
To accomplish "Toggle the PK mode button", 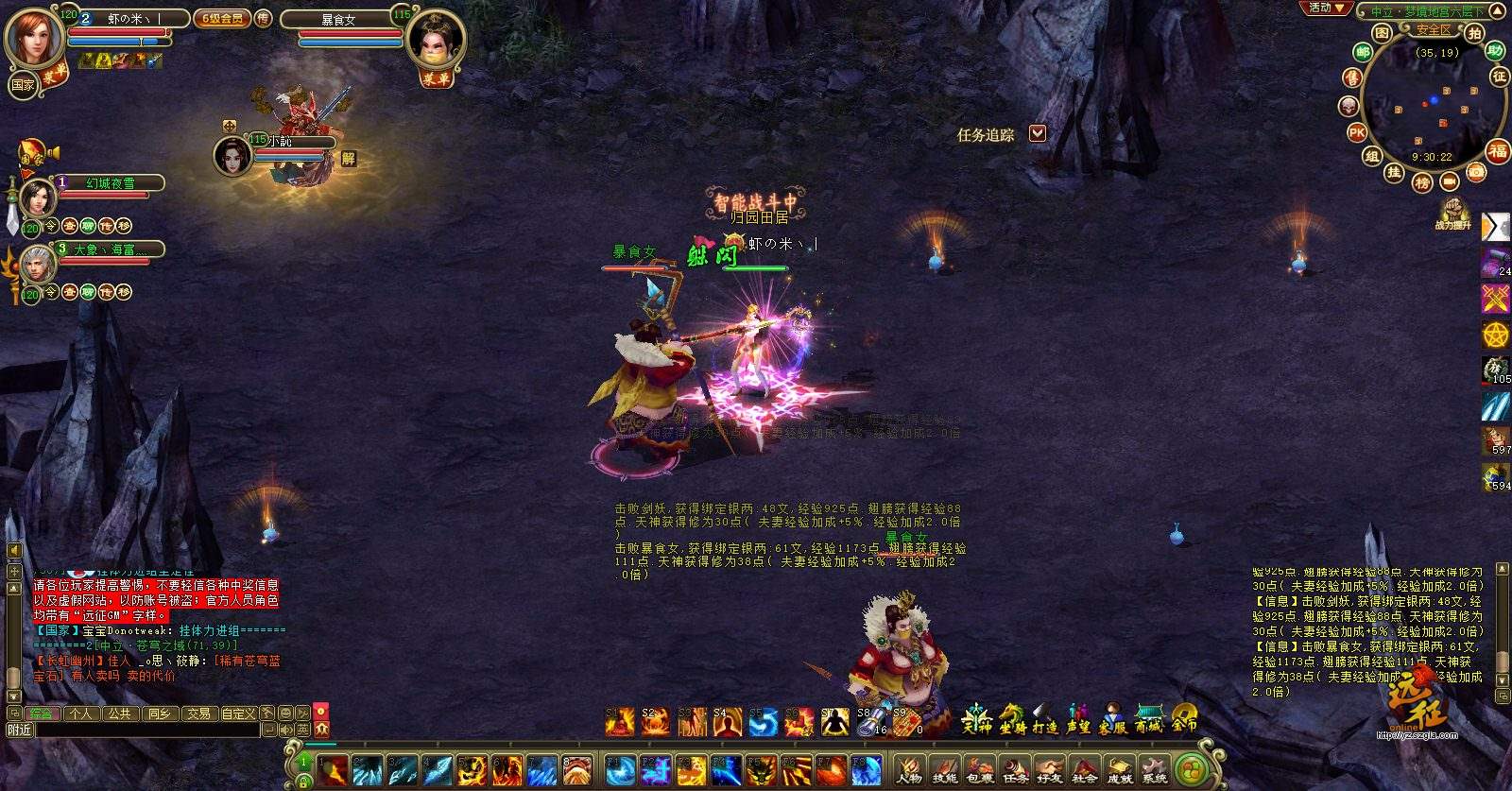I will (x=1357, y=133).
